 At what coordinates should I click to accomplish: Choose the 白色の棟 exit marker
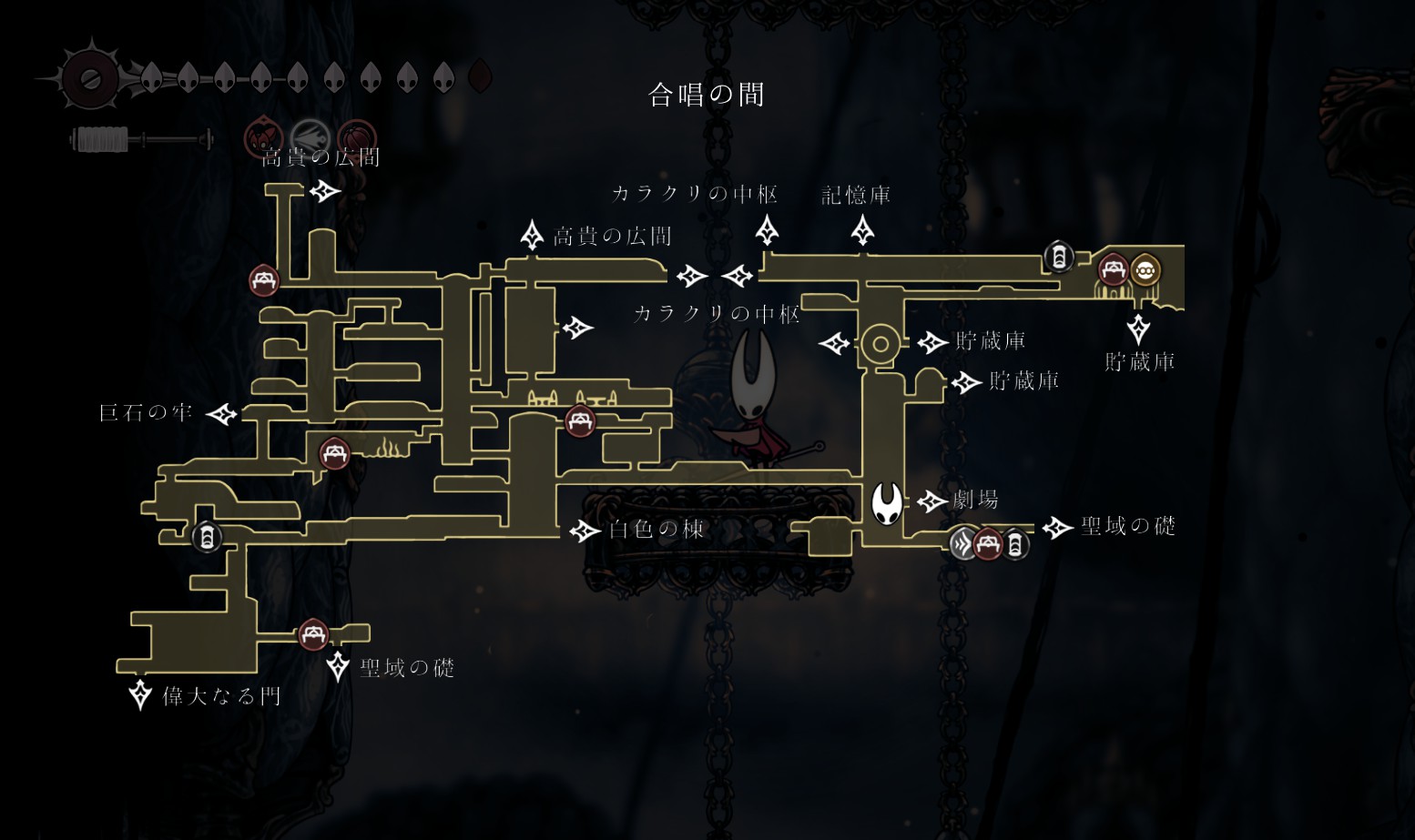[584, 531]
